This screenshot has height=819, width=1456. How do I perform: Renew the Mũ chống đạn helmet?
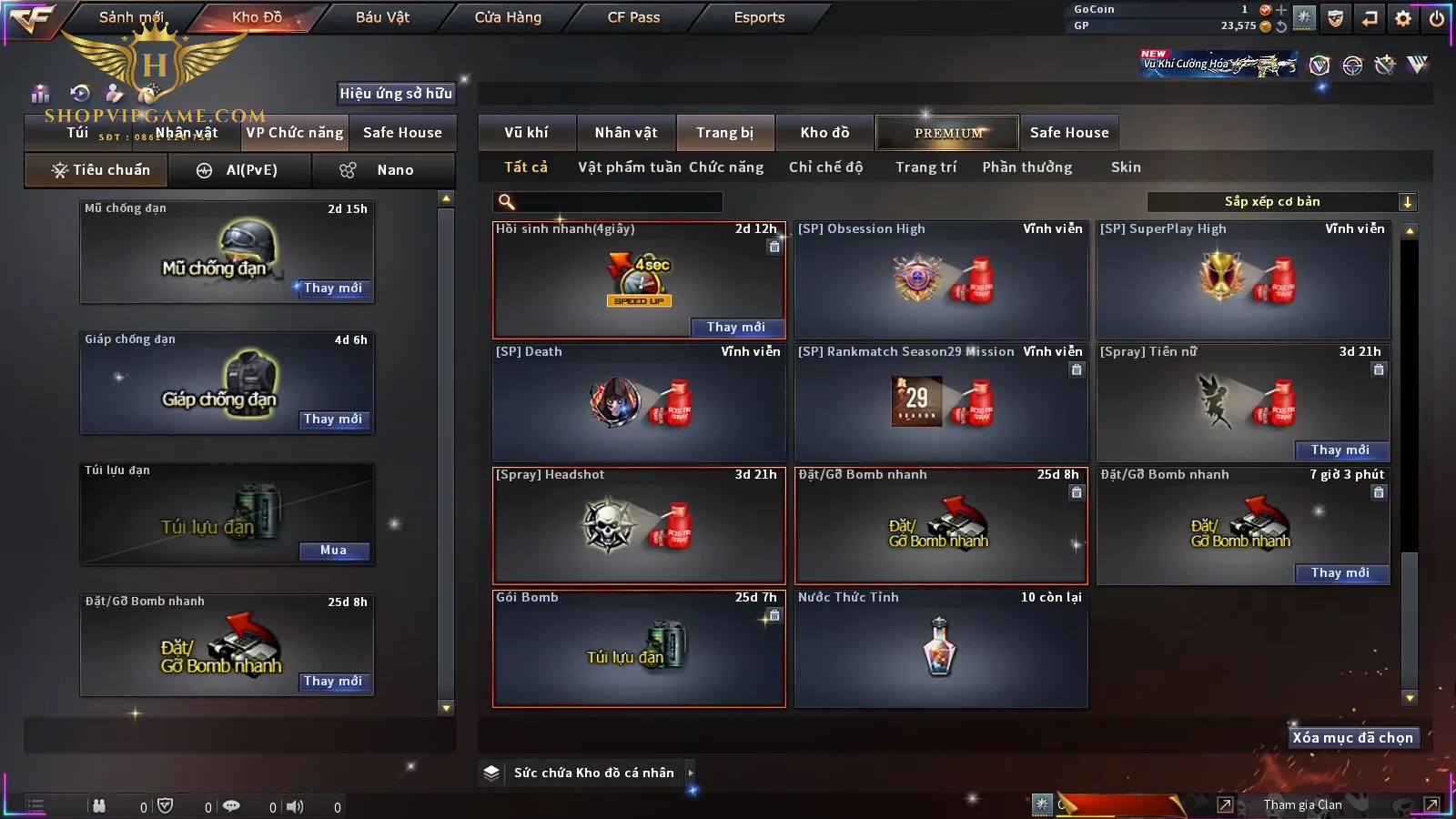click(333, 288)
